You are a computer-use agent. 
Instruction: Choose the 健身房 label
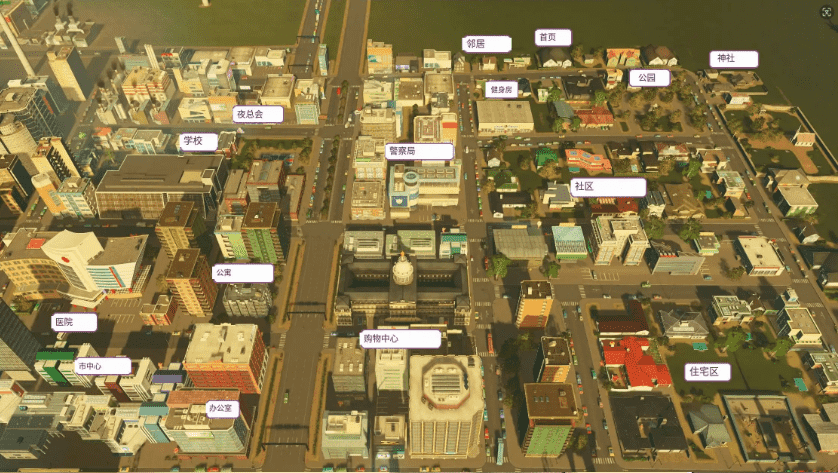pyautogui.click(x=501, y=89)
